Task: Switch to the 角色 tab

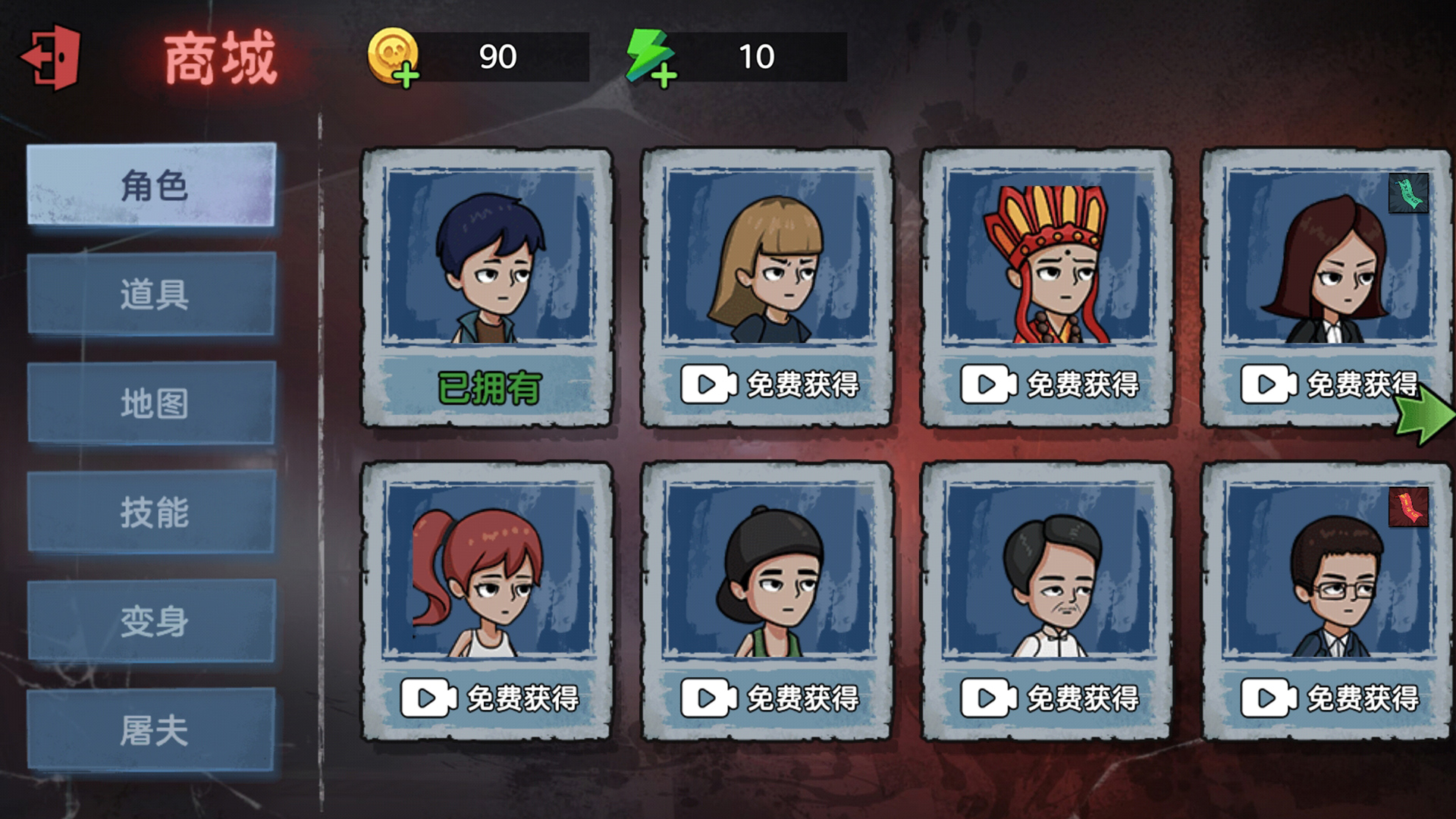Action: 152,185
